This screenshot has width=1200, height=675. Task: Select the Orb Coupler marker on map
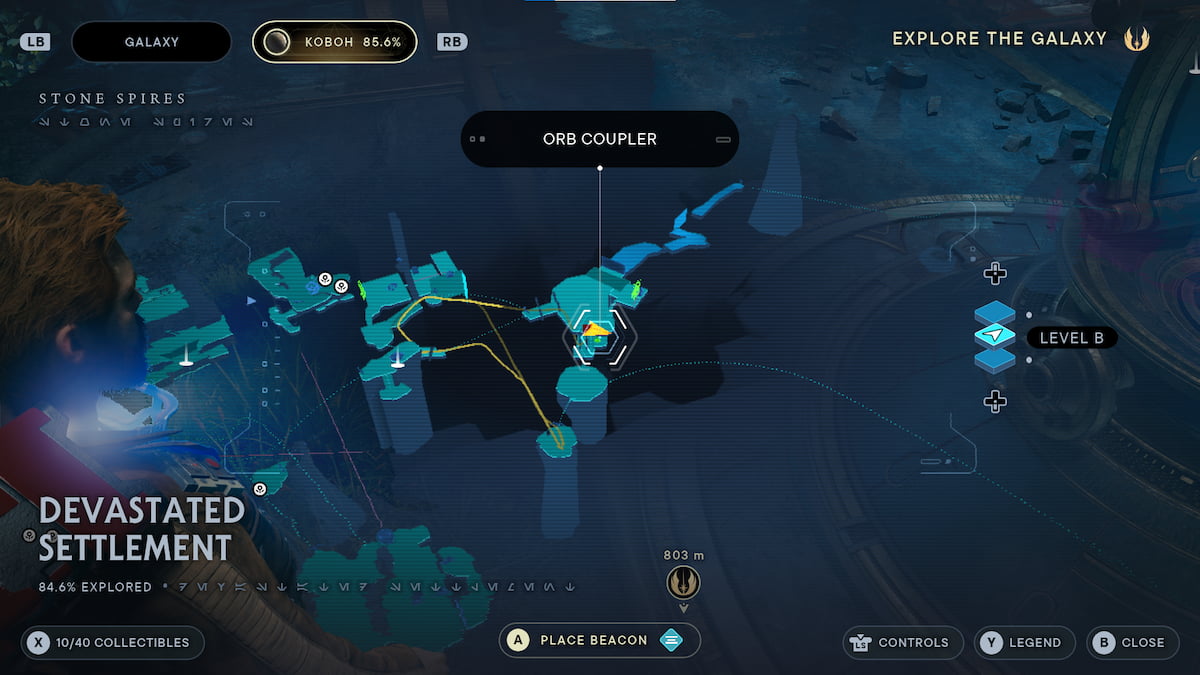597,335
